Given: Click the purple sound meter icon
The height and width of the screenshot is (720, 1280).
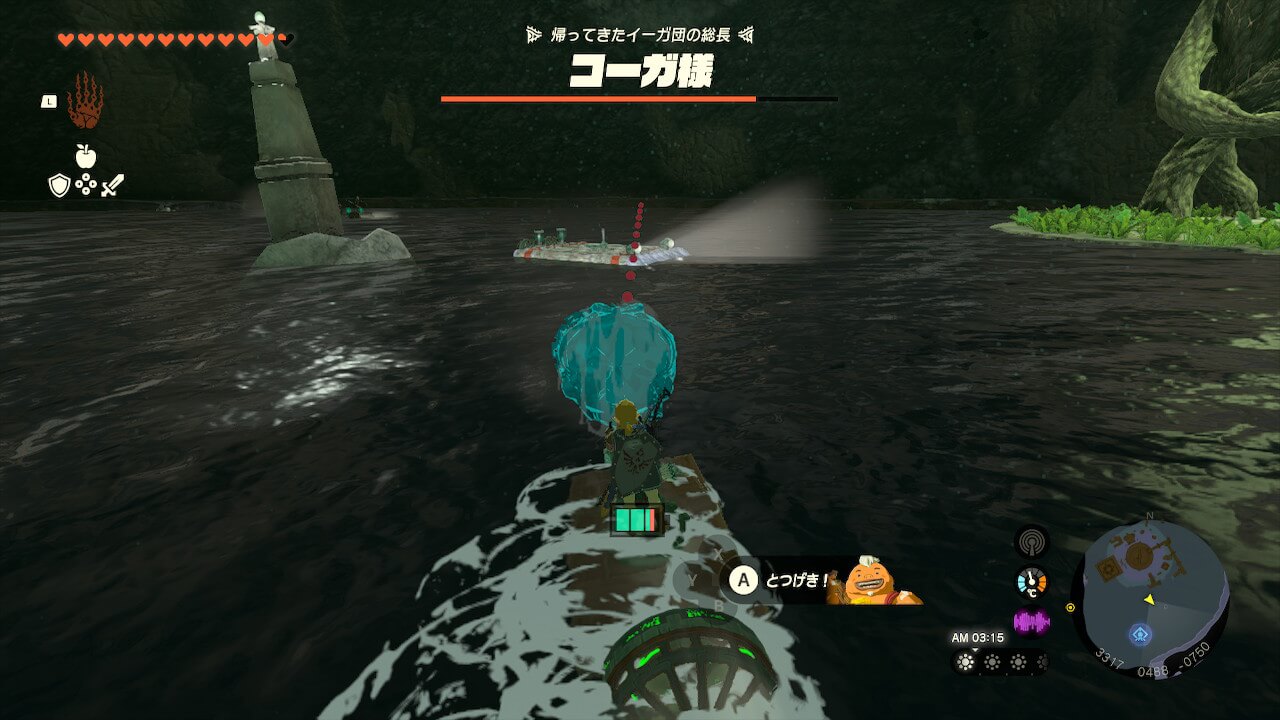Looking at the screenshot, I should coord(1031,622).
